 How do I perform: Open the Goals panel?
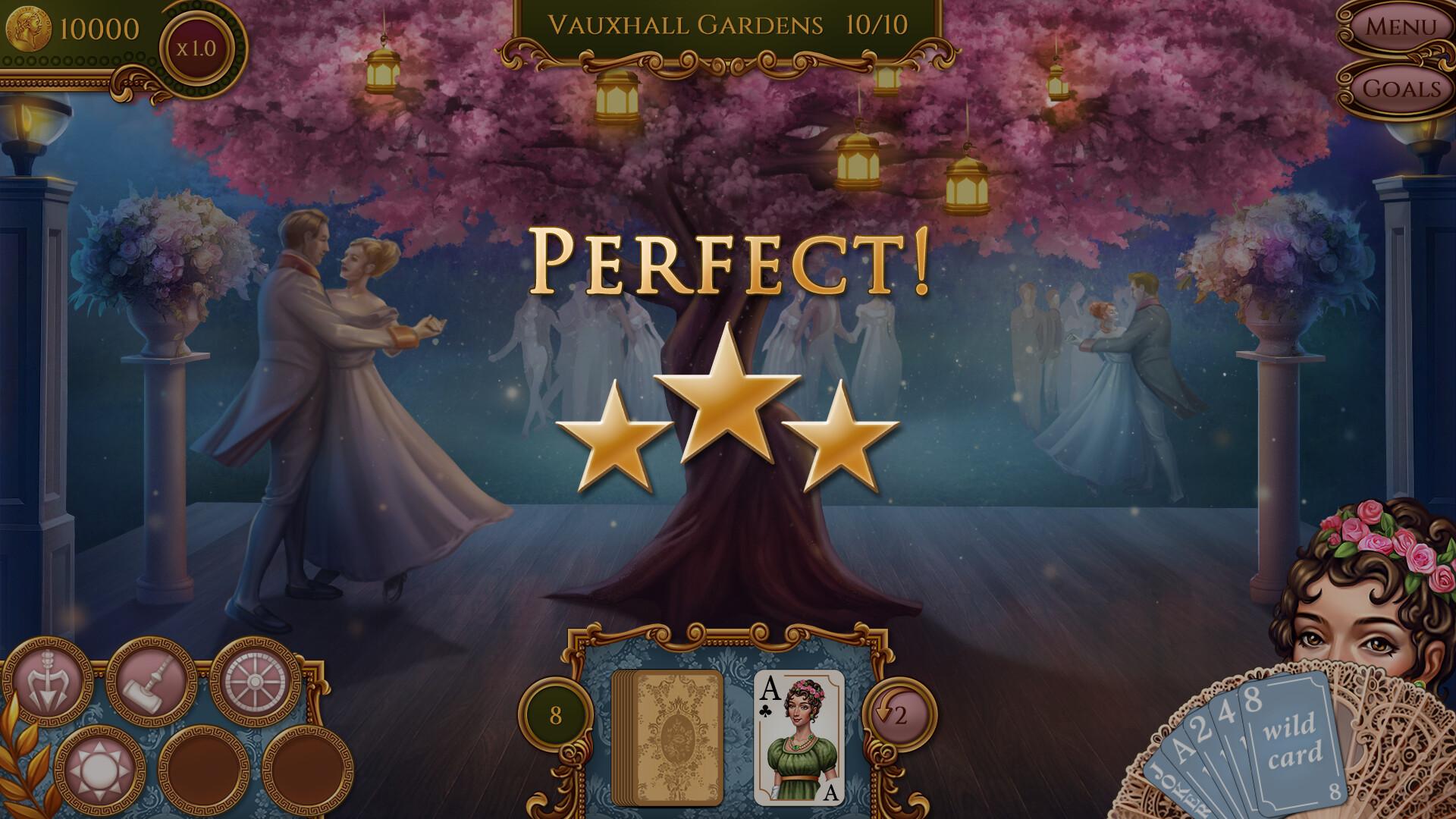tap(1403, 89)
